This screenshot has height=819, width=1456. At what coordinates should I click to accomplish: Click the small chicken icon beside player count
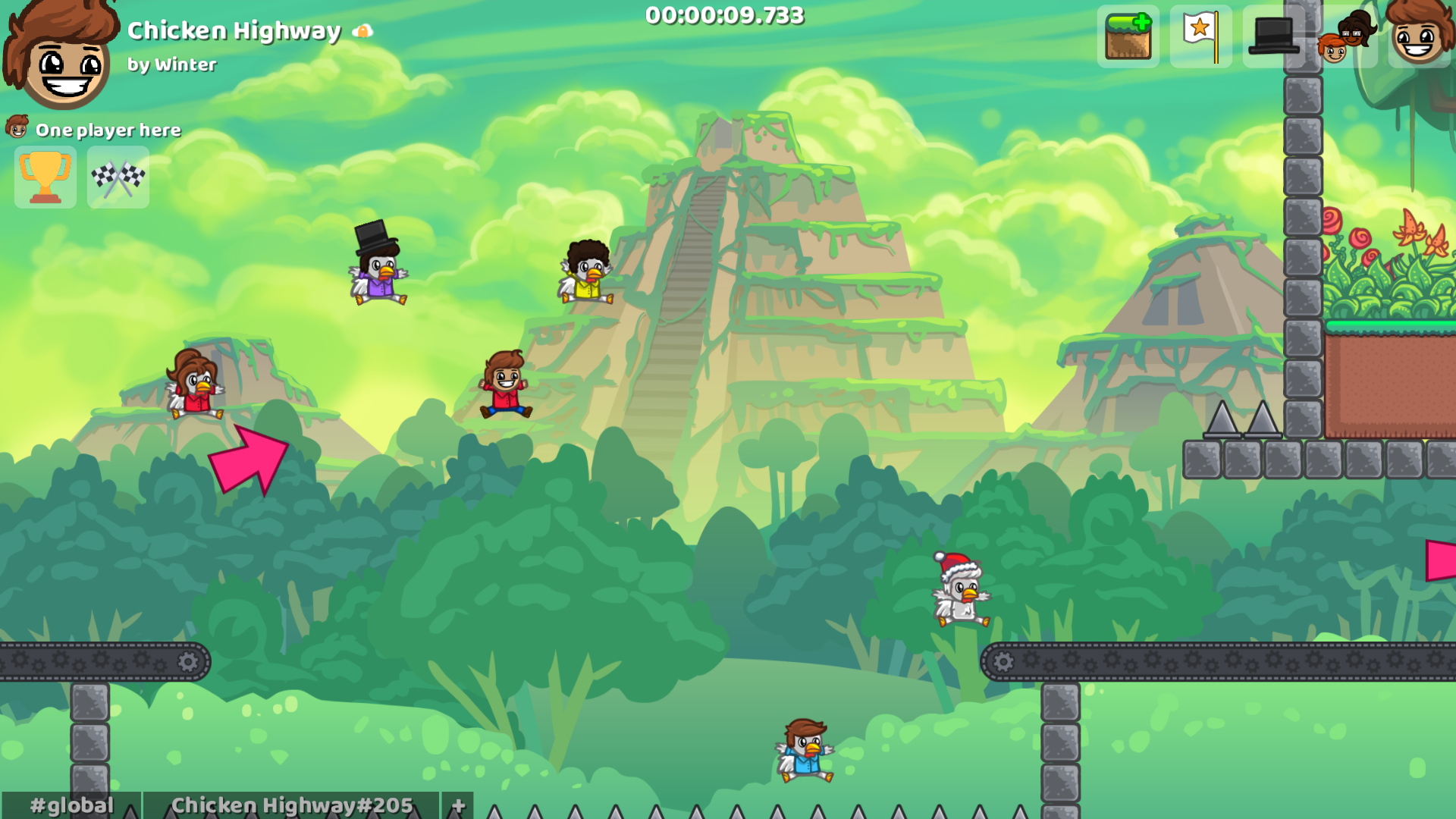coord(17,125)
